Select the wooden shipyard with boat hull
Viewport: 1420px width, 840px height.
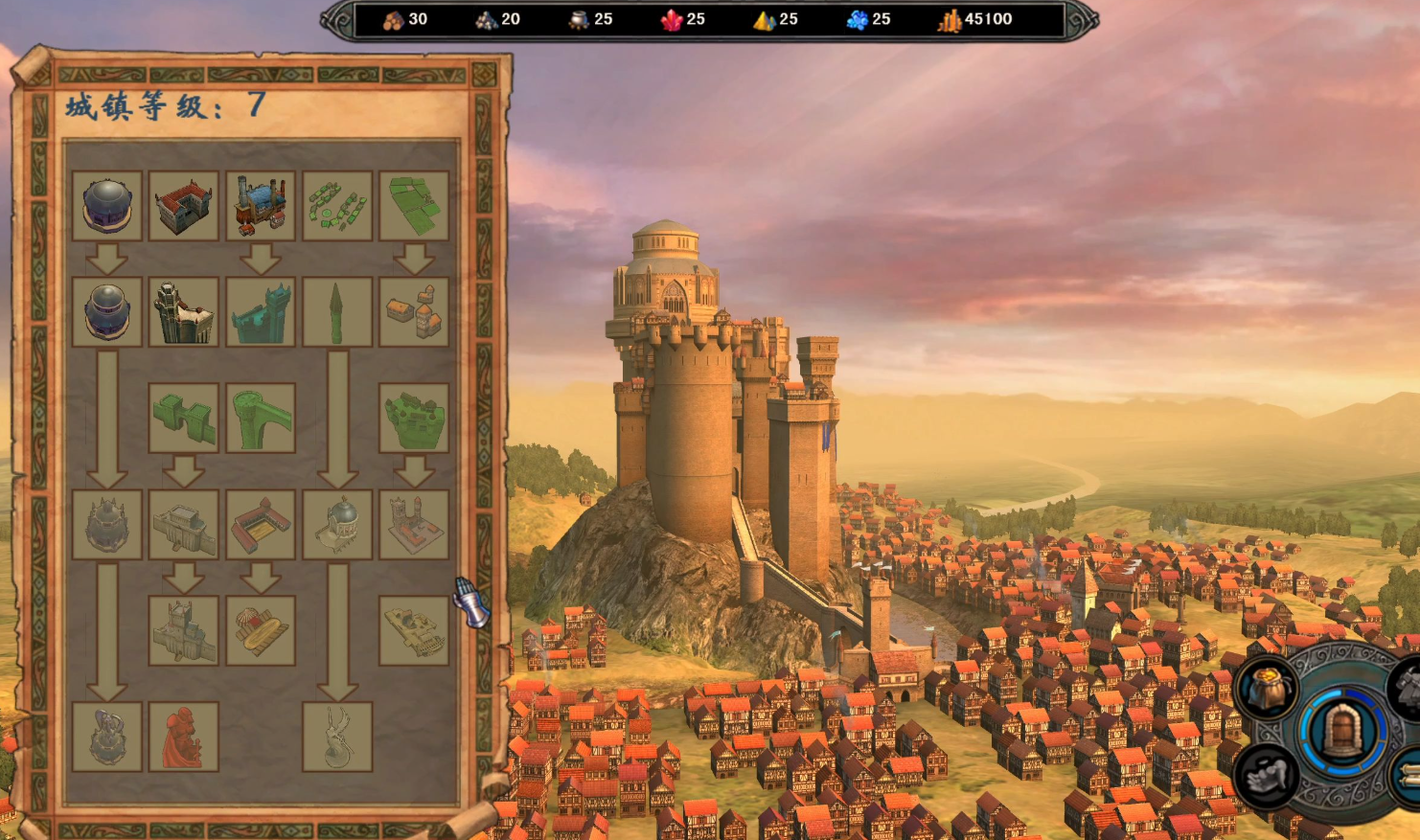tap(261, 630)
